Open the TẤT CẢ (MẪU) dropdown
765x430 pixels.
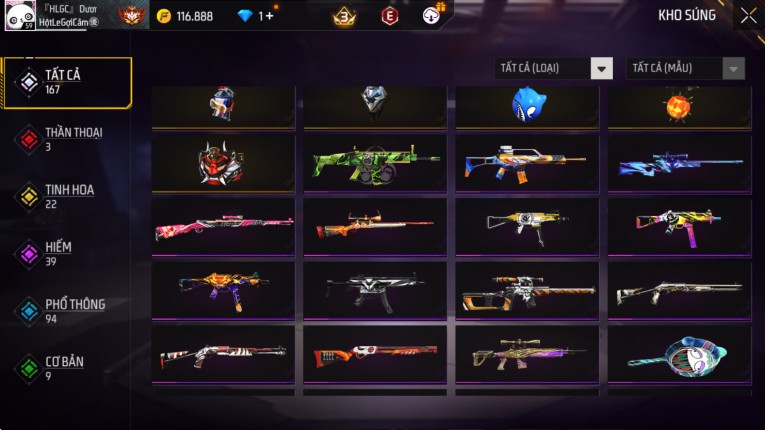(685, 68)
